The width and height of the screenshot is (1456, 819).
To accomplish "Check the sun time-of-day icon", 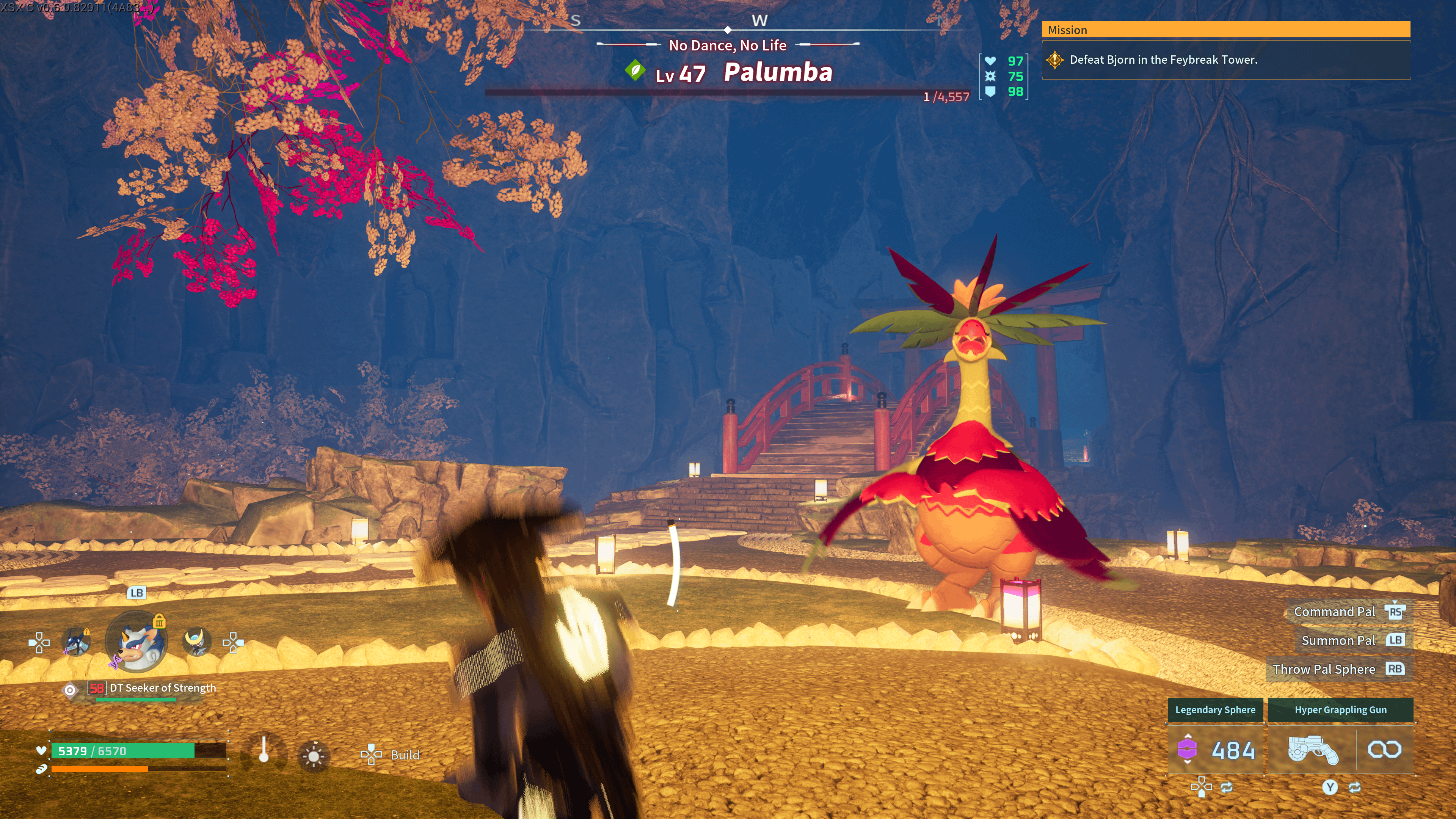I will (314, 756).
